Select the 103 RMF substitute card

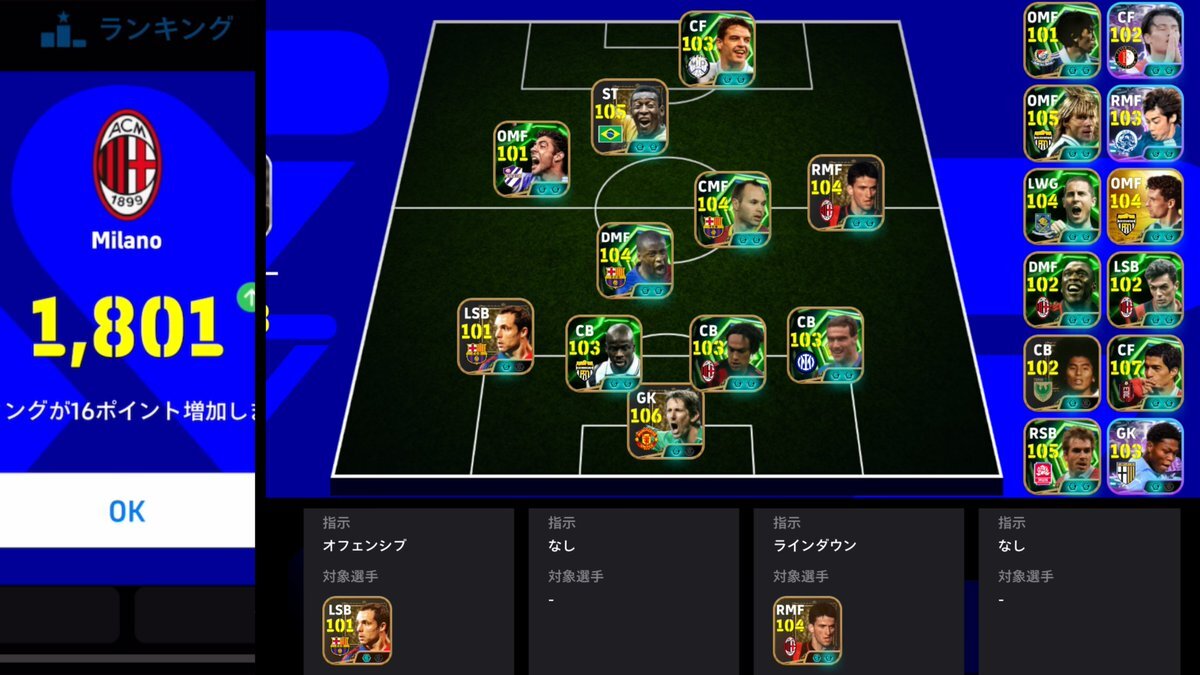point(1145,123)
